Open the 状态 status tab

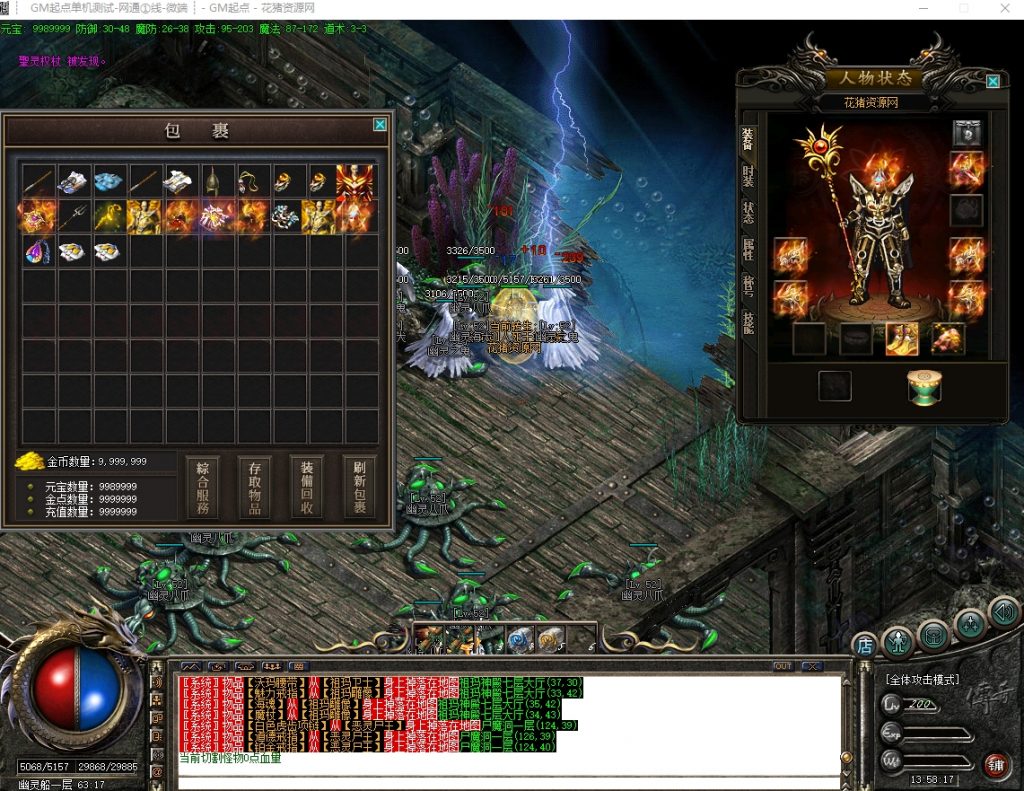(x=747, y=212)
